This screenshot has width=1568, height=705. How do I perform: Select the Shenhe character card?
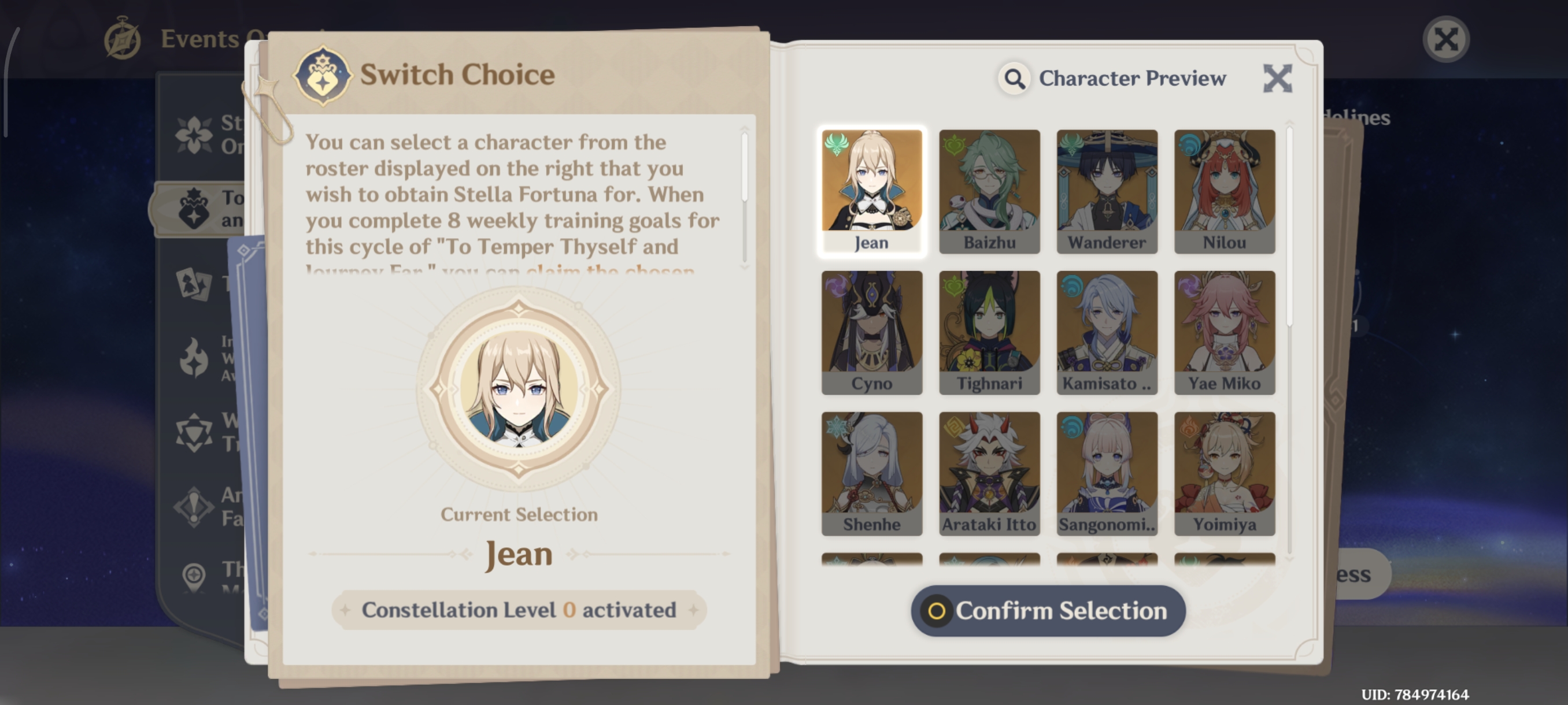point(872,473)
